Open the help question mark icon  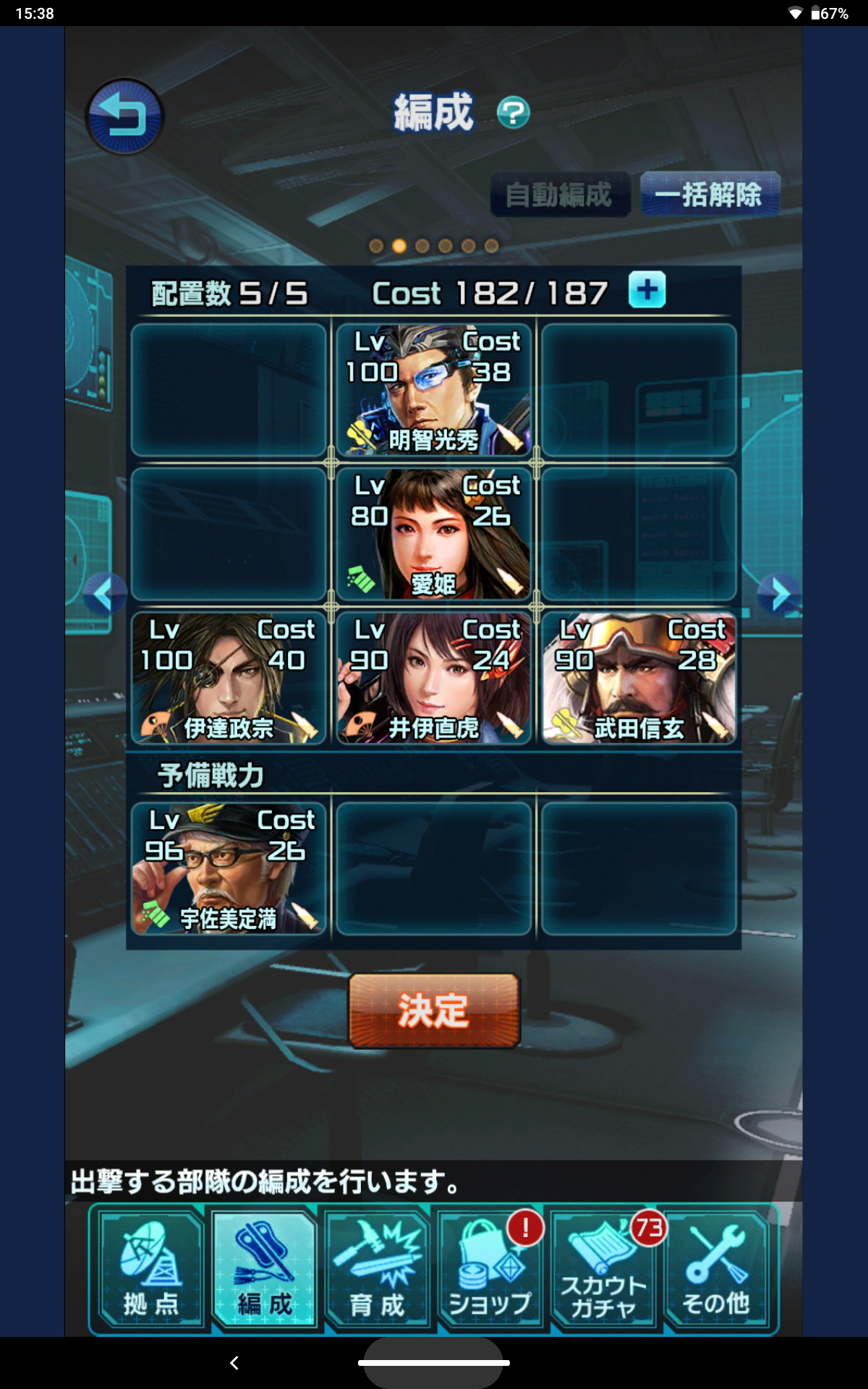click(513, 113)
